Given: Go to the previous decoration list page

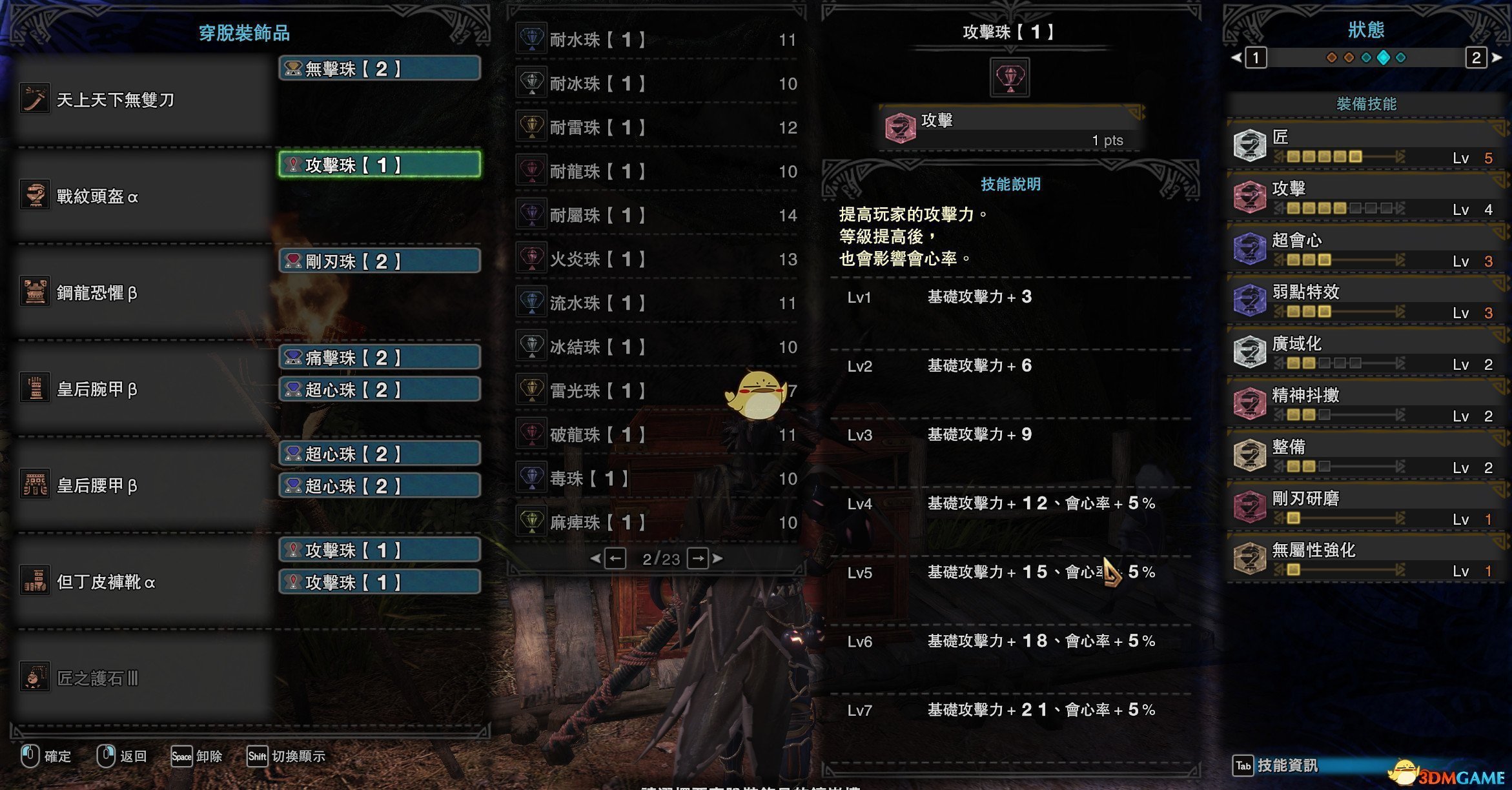Looking at the screenshot, I should click(615, 558).
